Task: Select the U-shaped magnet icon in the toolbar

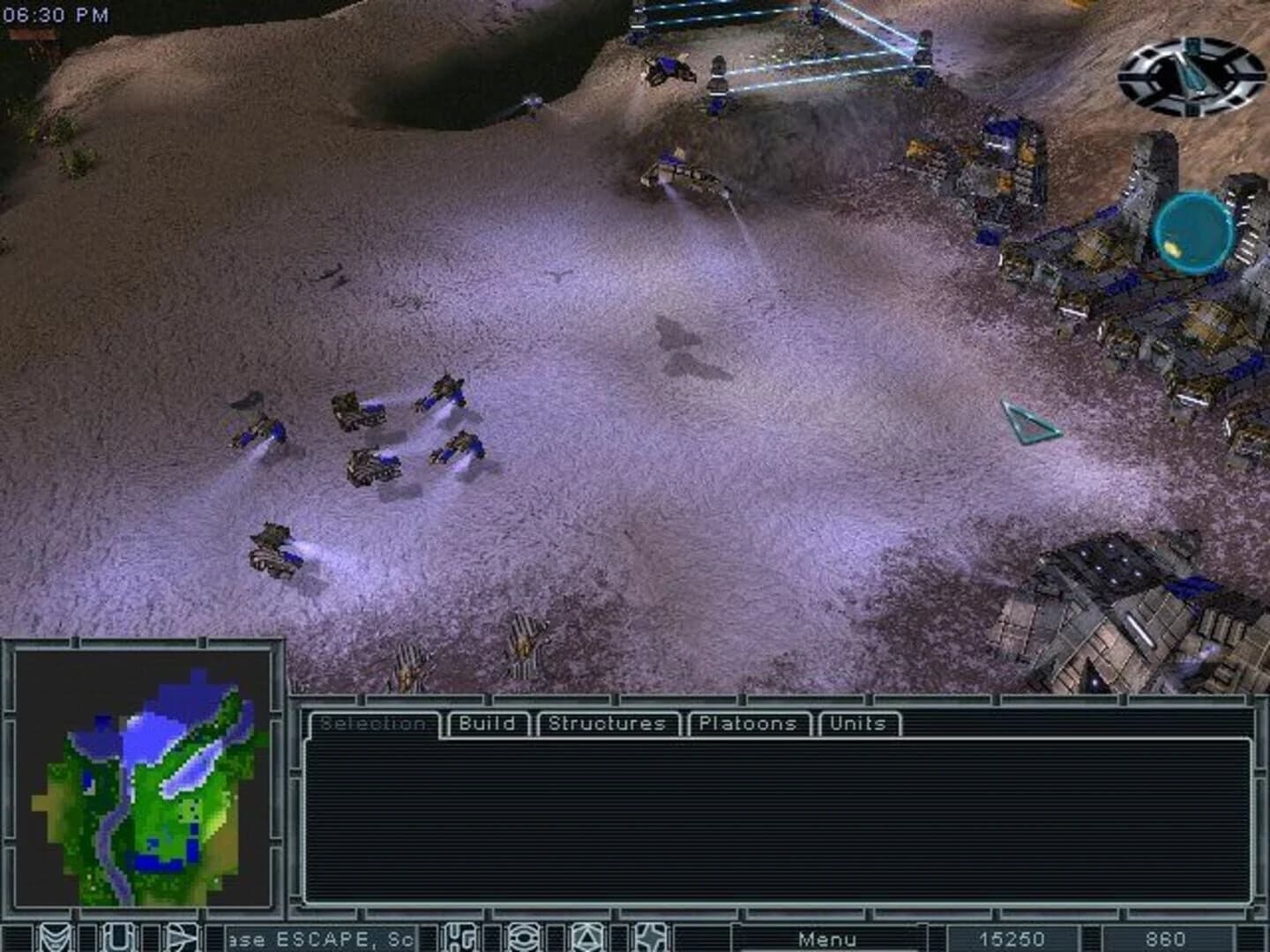Action: (115, 936)
